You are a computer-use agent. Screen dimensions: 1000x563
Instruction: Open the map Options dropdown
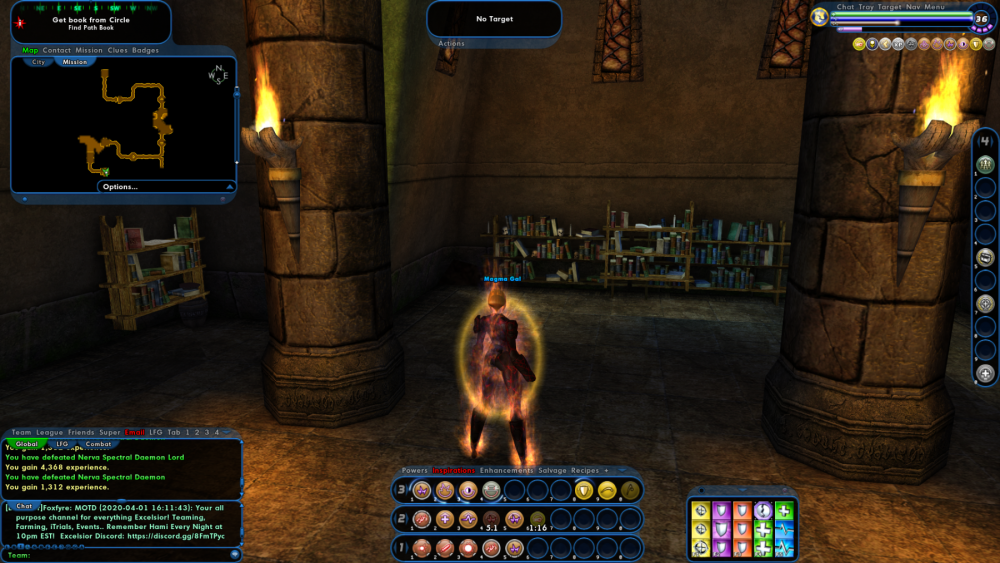pyautogui.click(x=120, y=186)
